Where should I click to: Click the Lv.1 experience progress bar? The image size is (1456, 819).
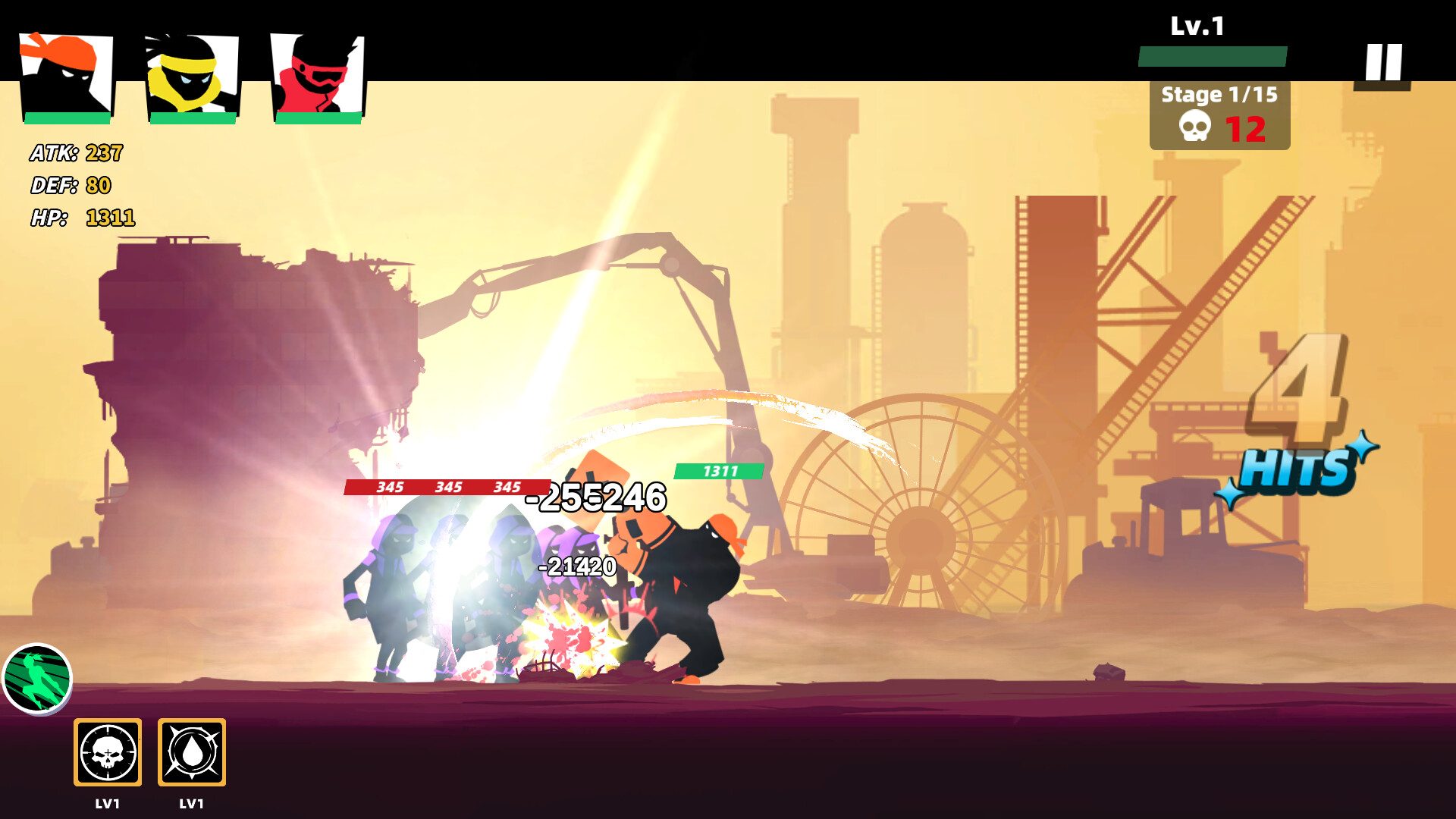click(x=1213, y=55)
